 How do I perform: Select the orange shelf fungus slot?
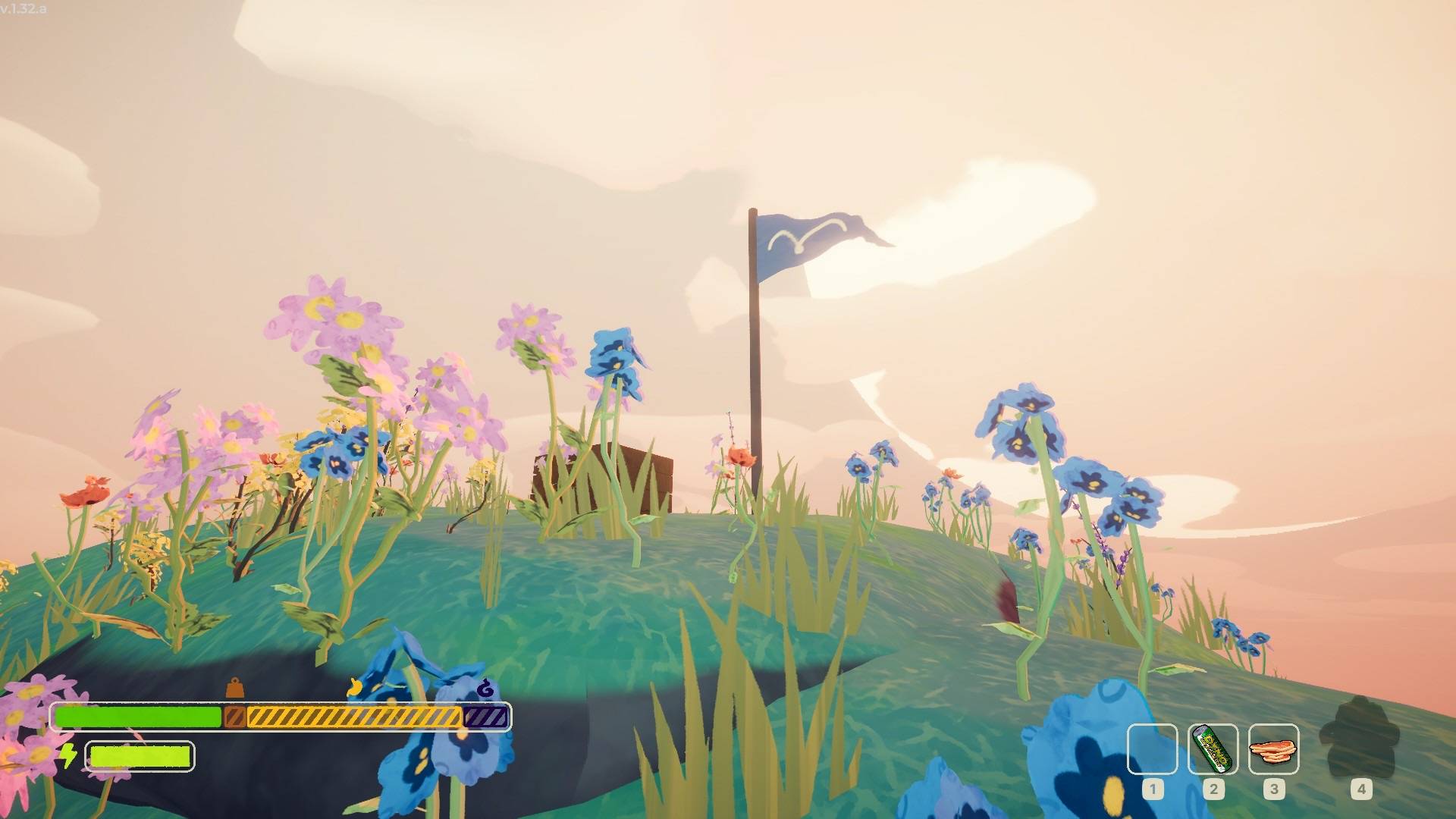pyautogui.click(x=1273, y=749)
